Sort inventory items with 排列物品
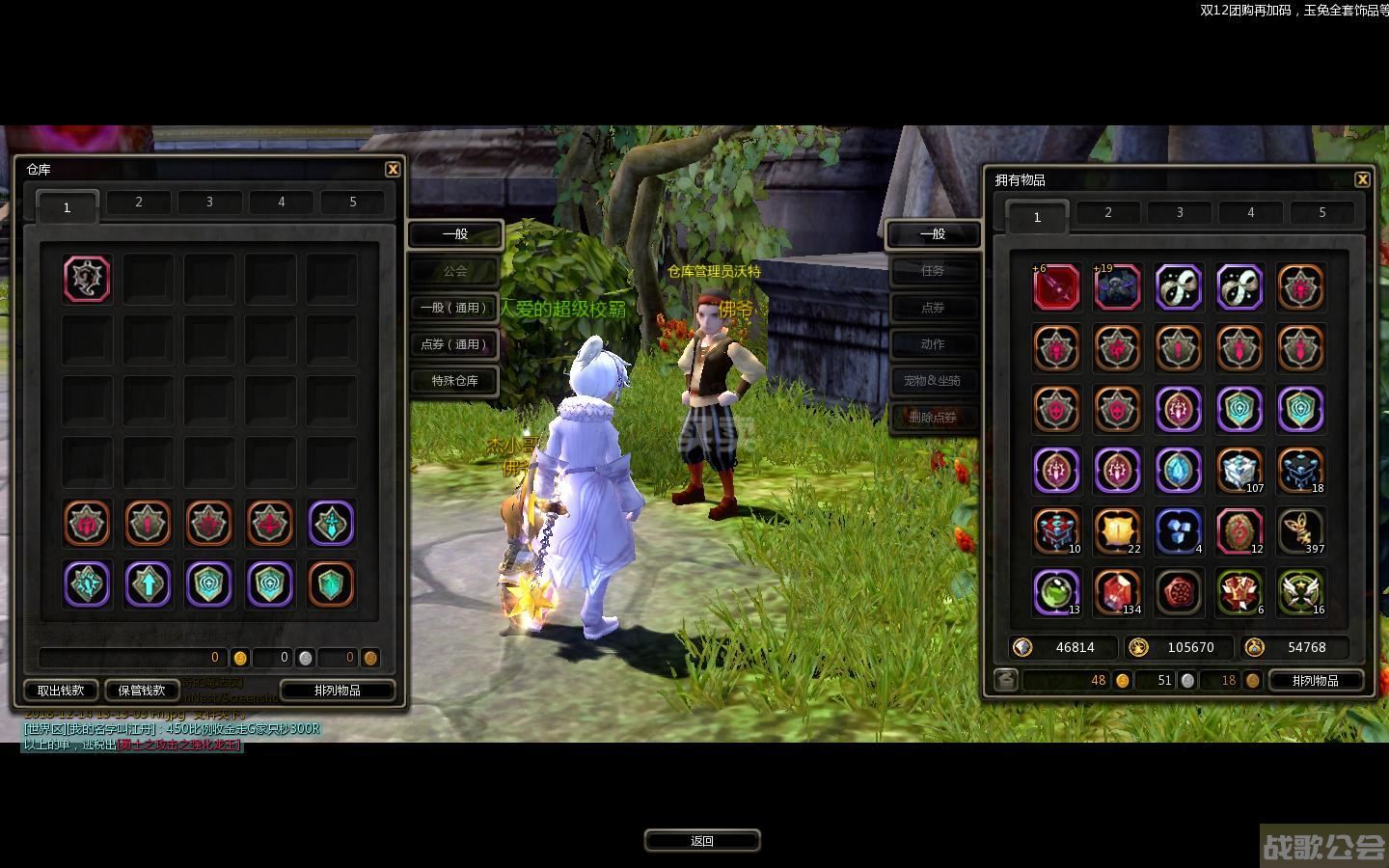 pos(1315,681)
